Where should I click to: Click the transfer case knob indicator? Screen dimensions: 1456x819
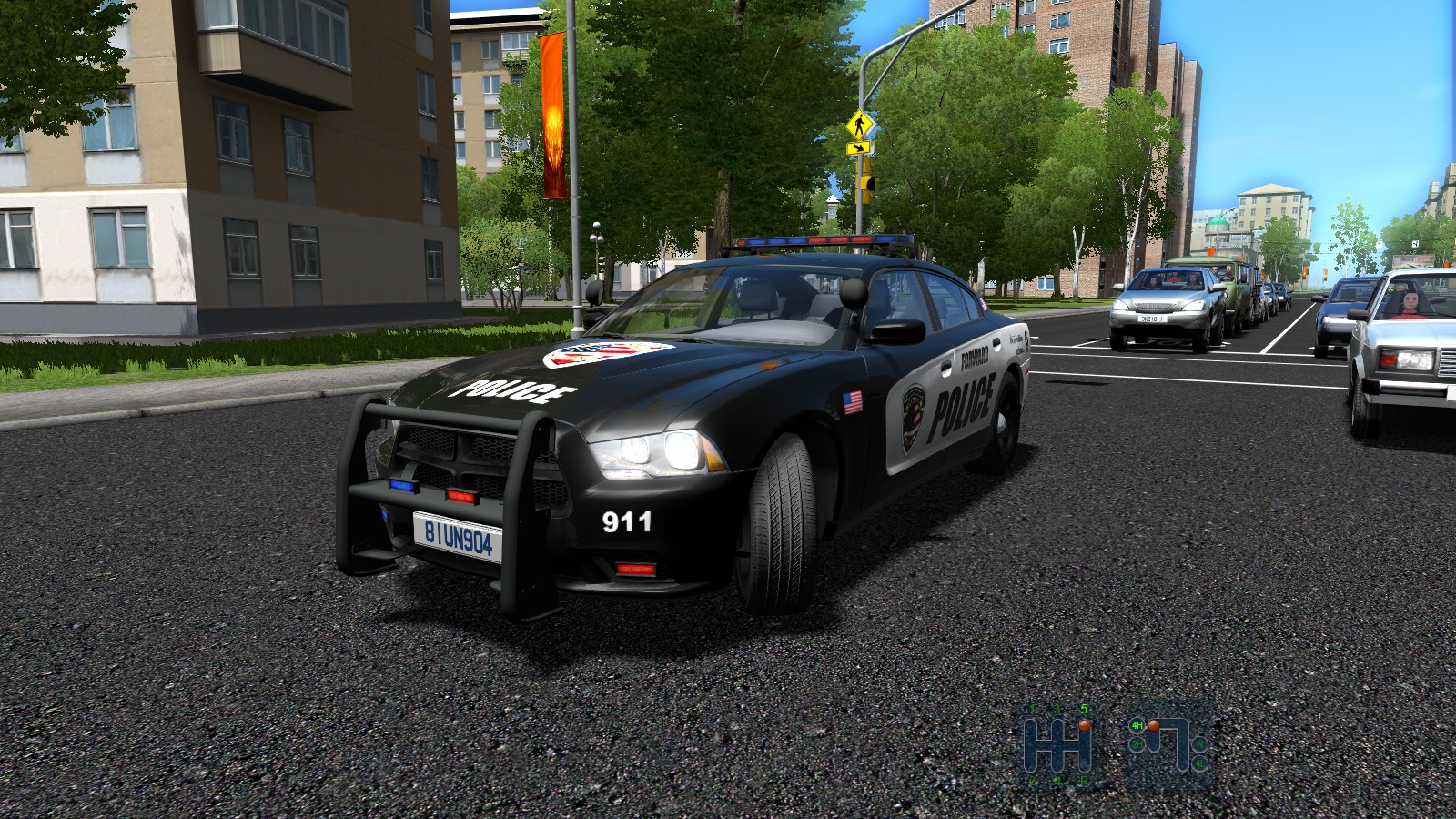pos(1154,725)
